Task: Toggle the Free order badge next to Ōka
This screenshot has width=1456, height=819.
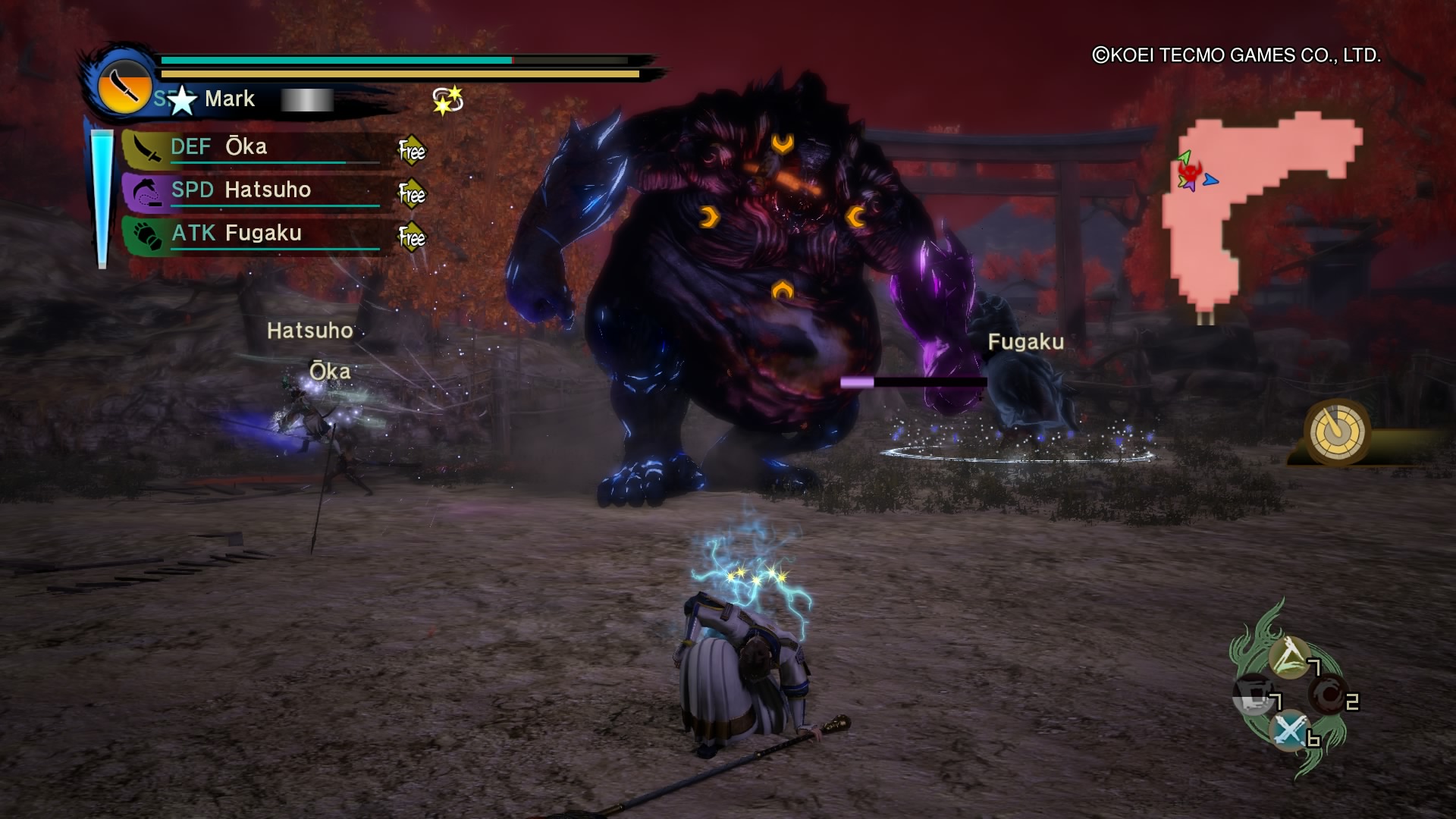Action: (x=412, y=149)
